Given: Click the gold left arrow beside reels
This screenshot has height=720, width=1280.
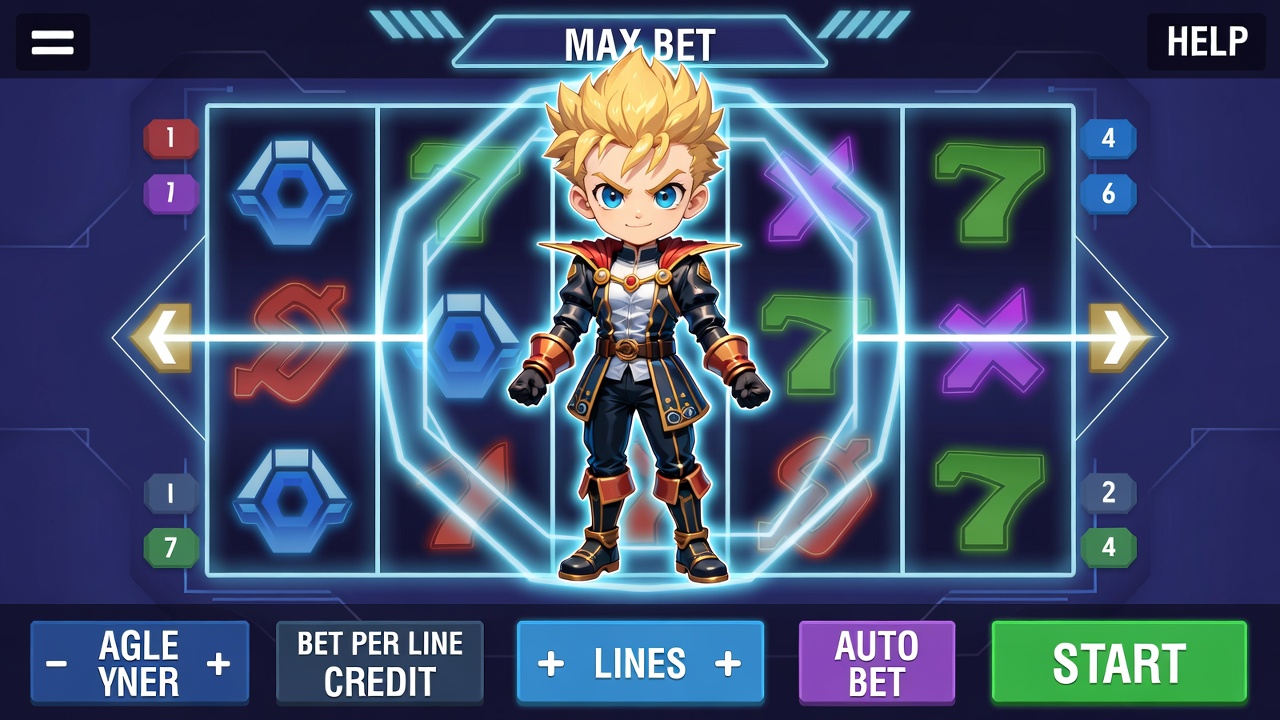Looking at the screenshot, I should tap(161, 338).
